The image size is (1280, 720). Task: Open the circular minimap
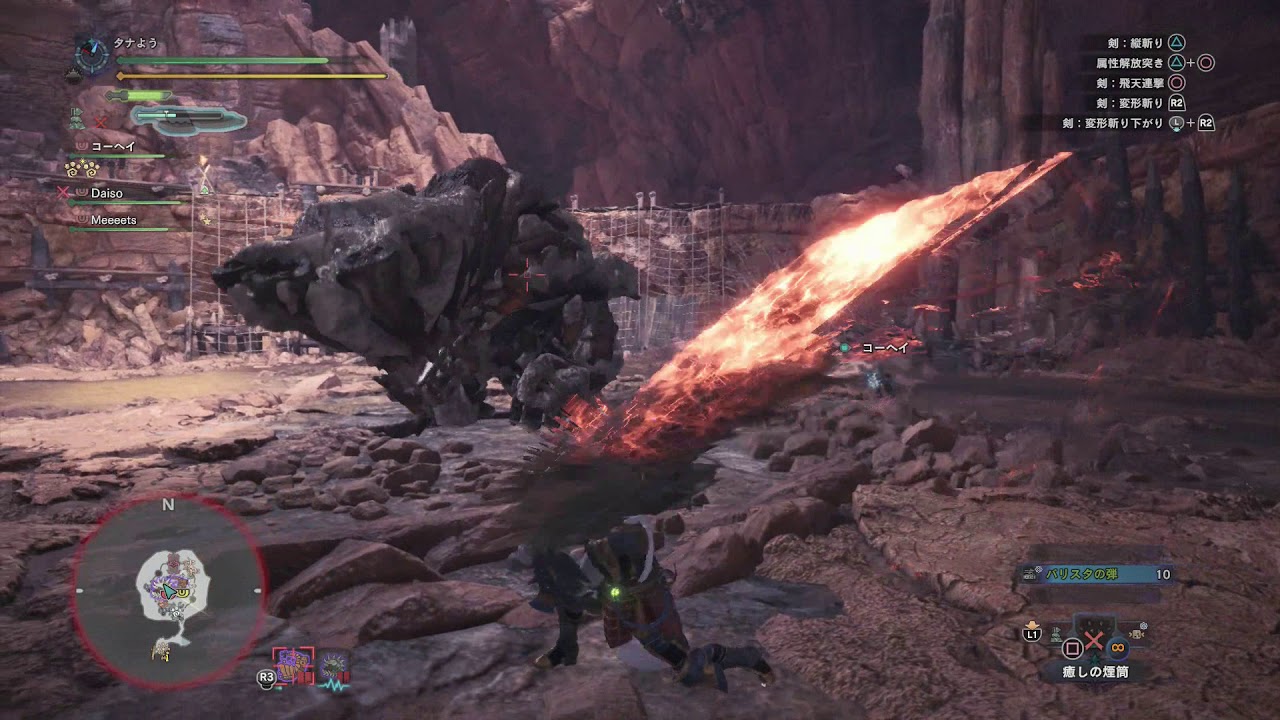pyautogui.click(x=168, y=591)
